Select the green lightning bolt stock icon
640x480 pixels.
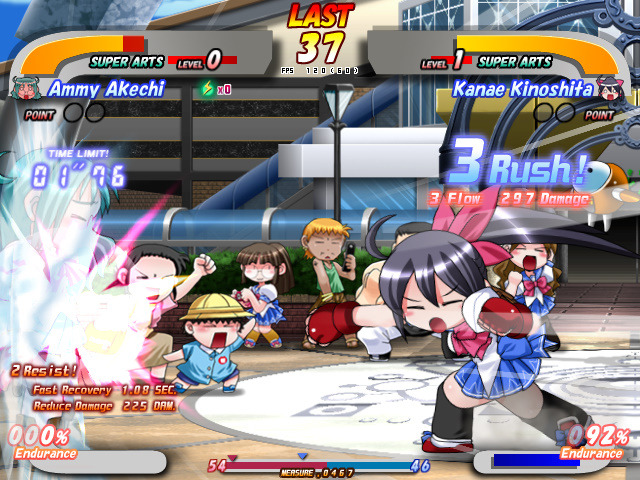[x=208, y=89]
